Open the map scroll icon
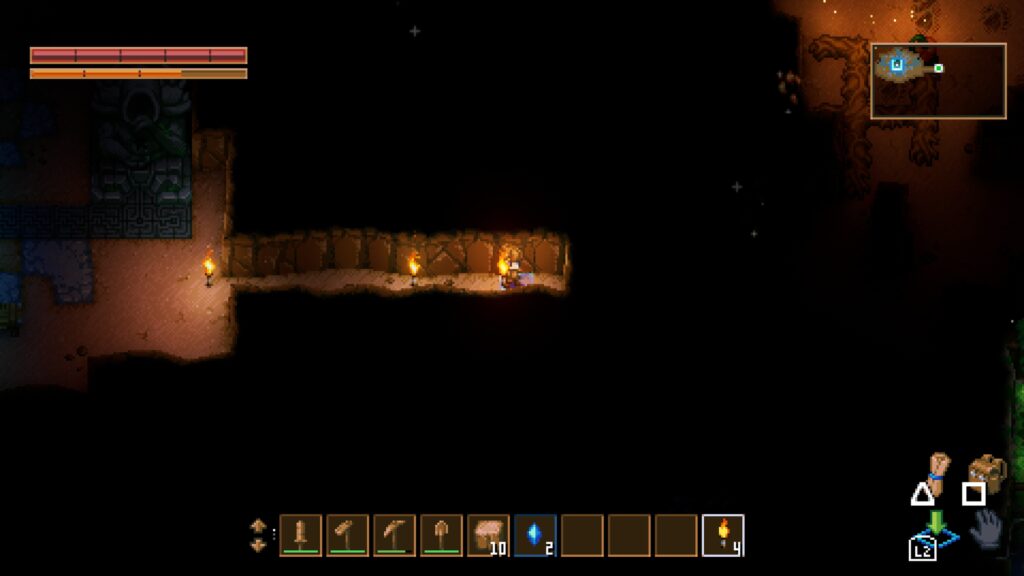 937,469
